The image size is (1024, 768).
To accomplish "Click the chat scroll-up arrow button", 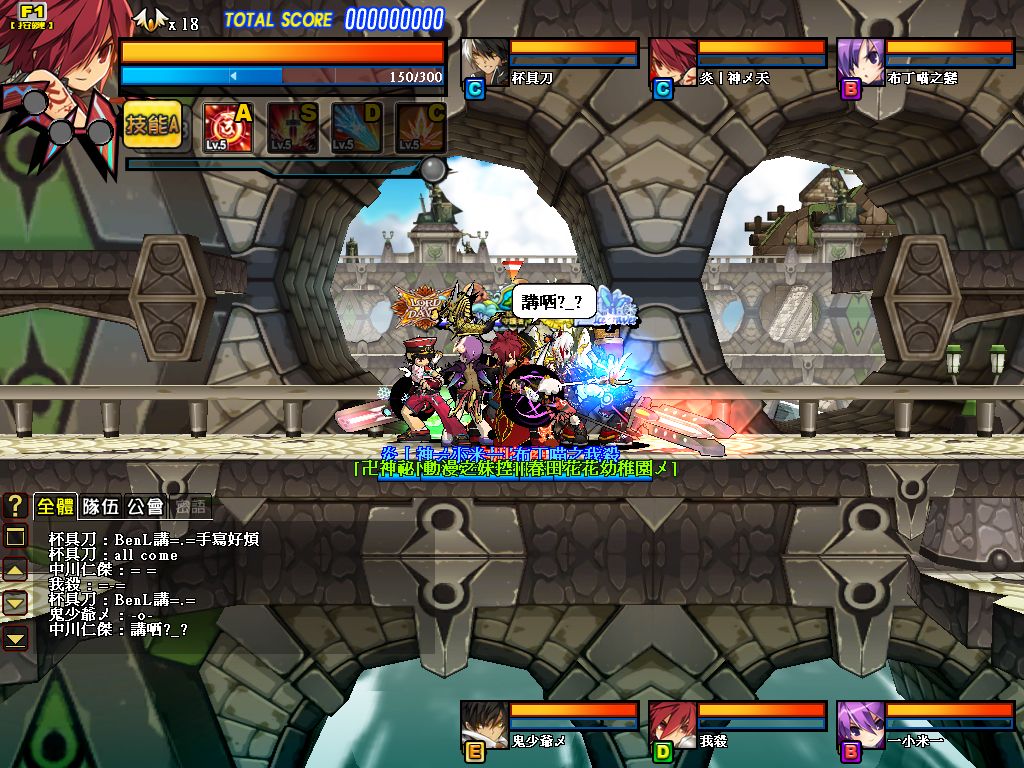I will click(x=16, y=570).
